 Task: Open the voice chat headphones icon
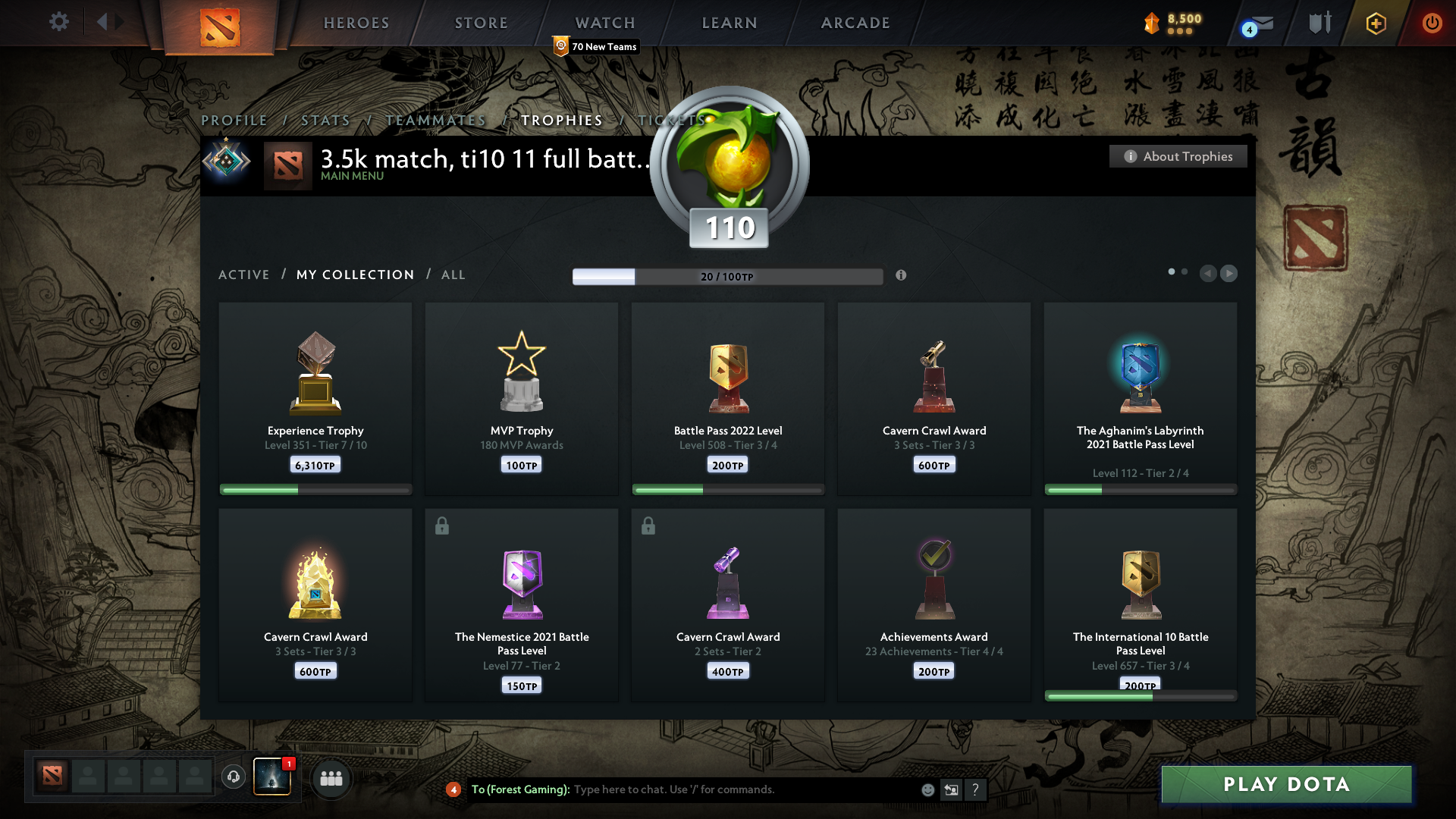point(234,777)
